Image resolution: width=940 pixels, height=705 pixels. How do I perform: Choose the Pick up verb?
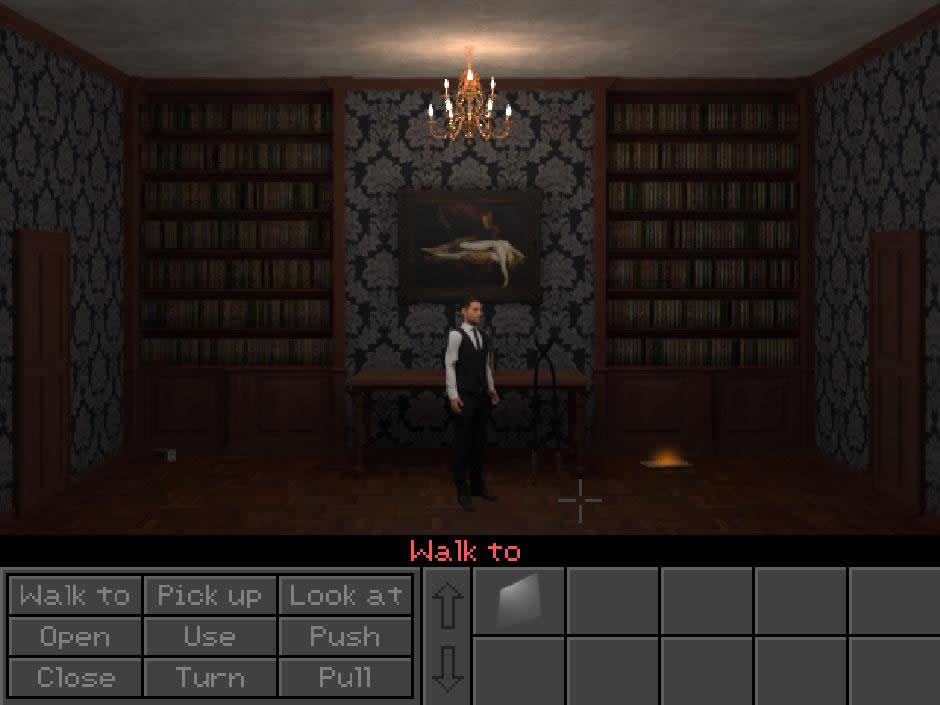210,596
